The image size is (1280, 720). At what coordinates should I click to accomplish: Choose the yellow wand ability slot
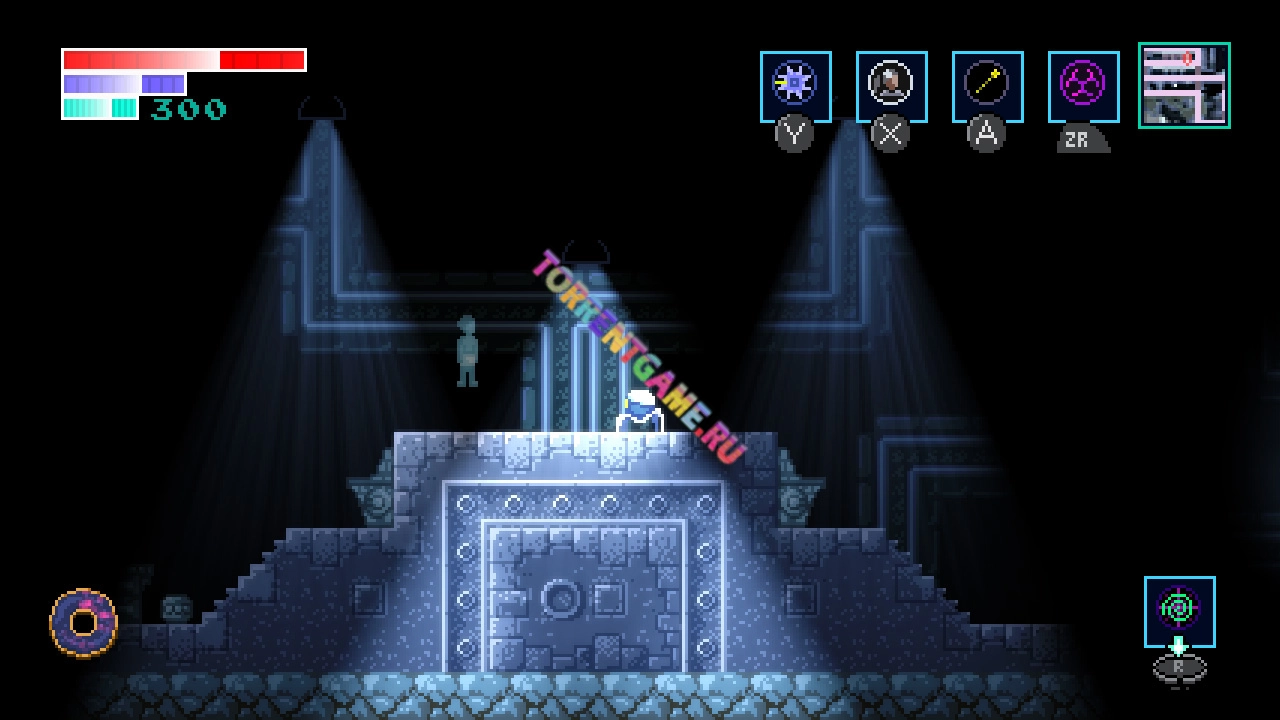(987, 86)
